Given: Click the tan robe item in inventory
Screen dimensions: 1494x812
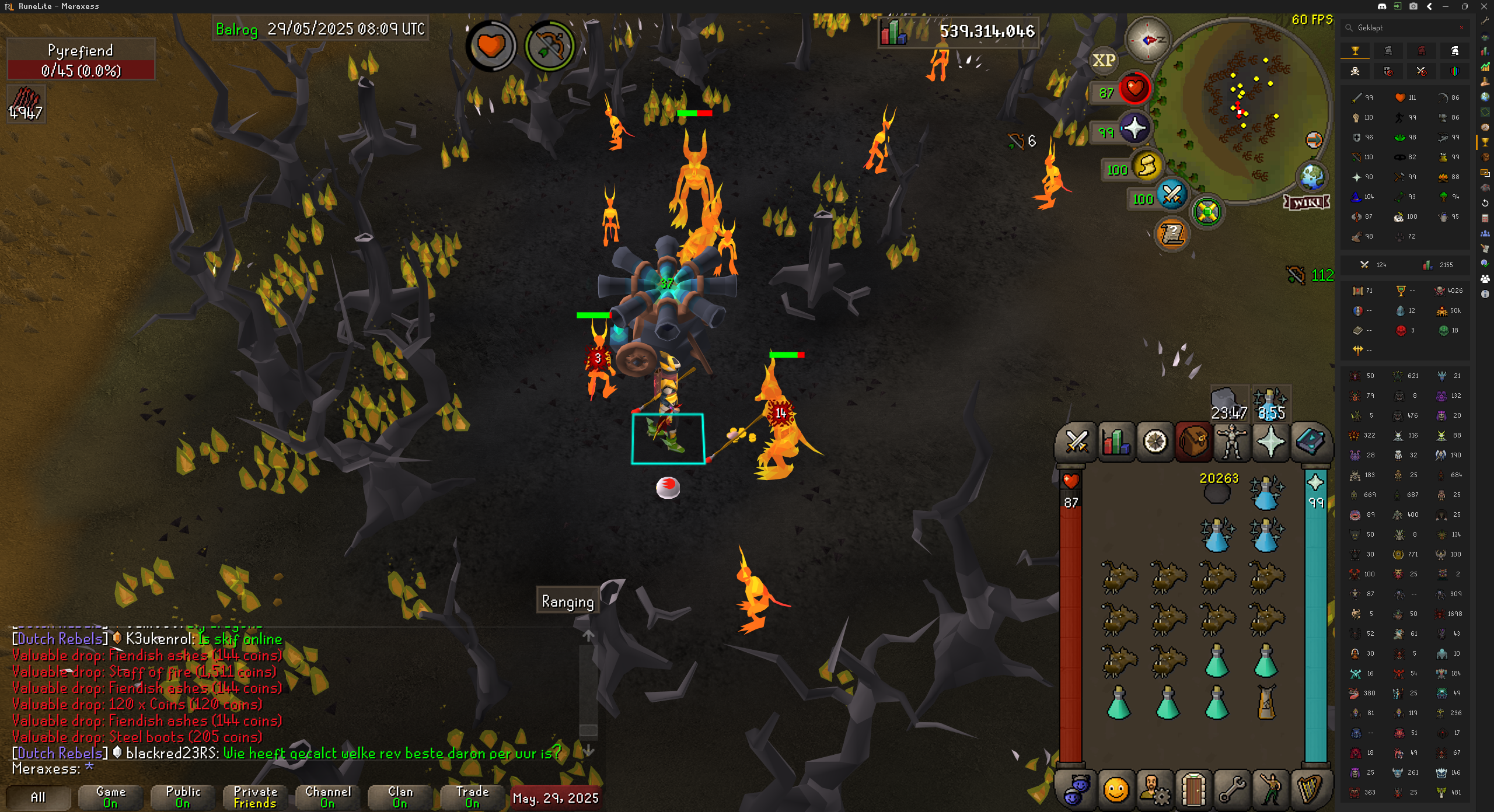Looking at the screenshot, I should 1266,702.
